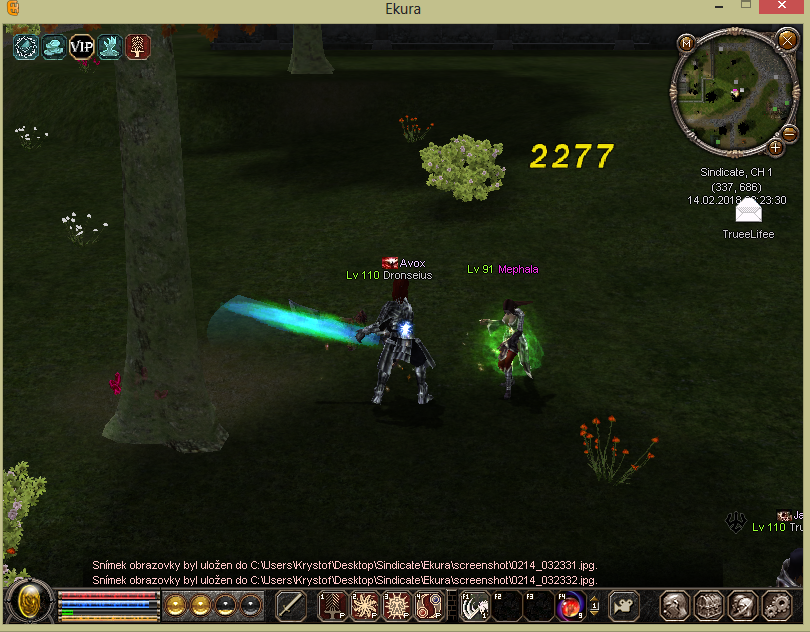Open the world map with the M button
Image resolution: width=810 pixels, height=632 pixels.
click(x=687, y=43)
